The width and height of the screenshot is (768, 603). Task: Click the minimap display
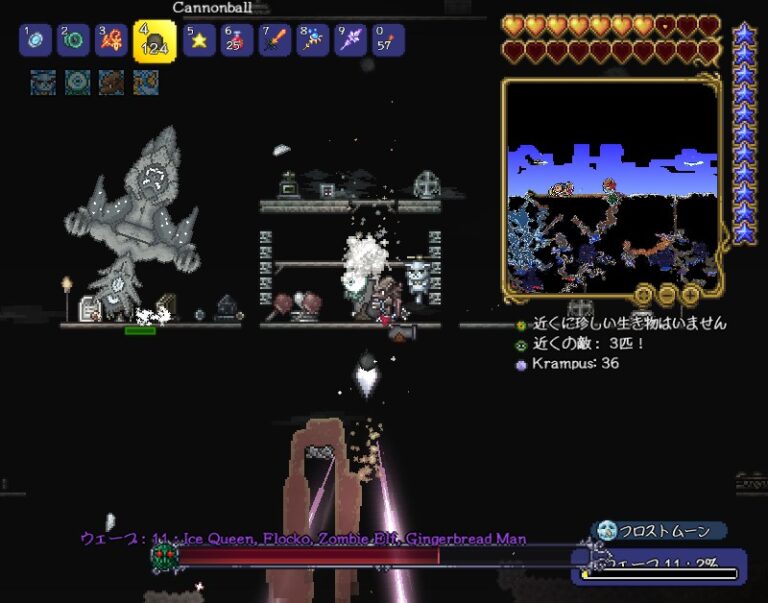[x=610, y=185]
